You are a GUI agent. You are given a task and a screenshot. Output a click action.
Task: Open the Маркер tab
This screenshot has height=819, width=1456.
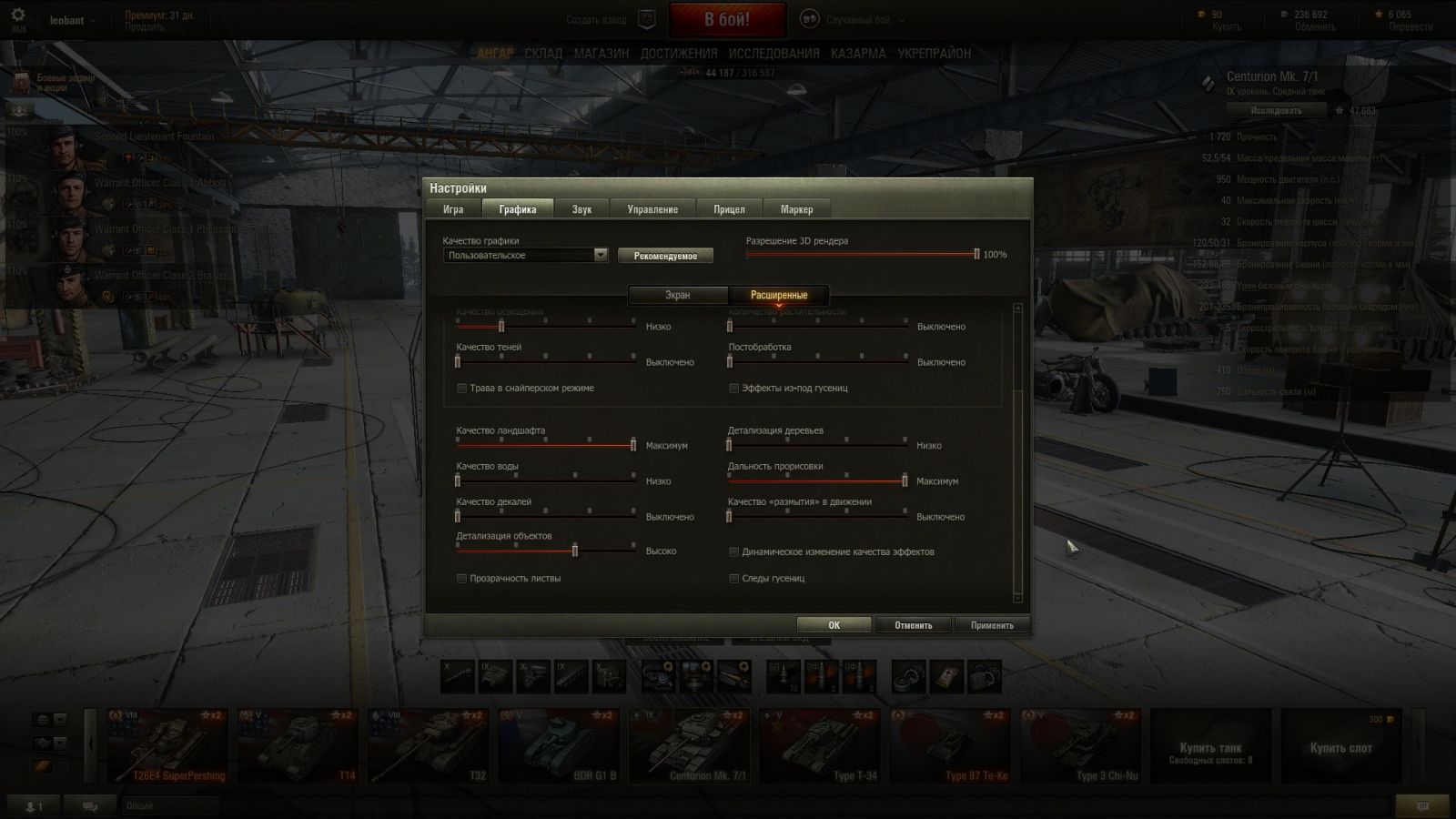(x=796, y=209)
